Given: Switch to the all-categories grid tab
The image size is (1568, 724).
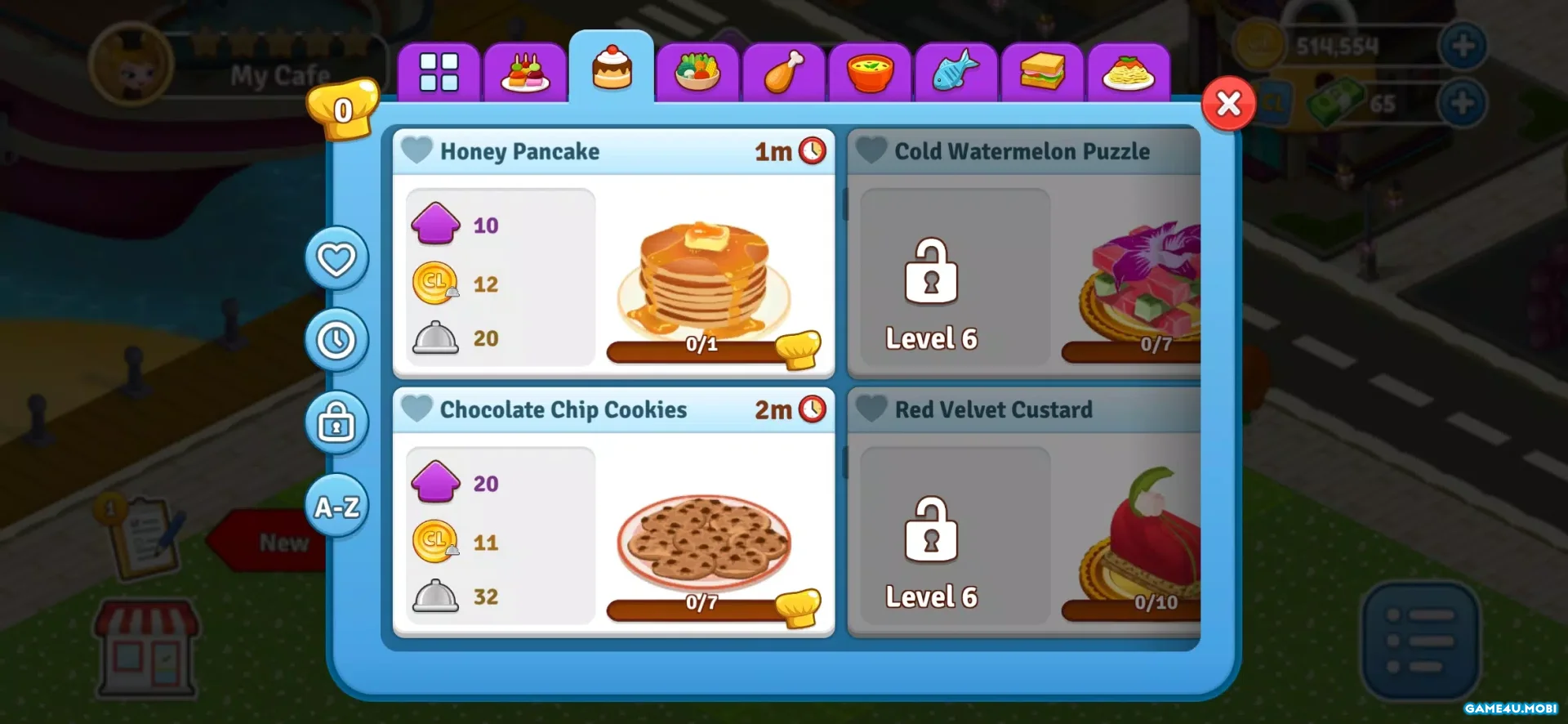Looking at the screenshot, I should (439, 72).
